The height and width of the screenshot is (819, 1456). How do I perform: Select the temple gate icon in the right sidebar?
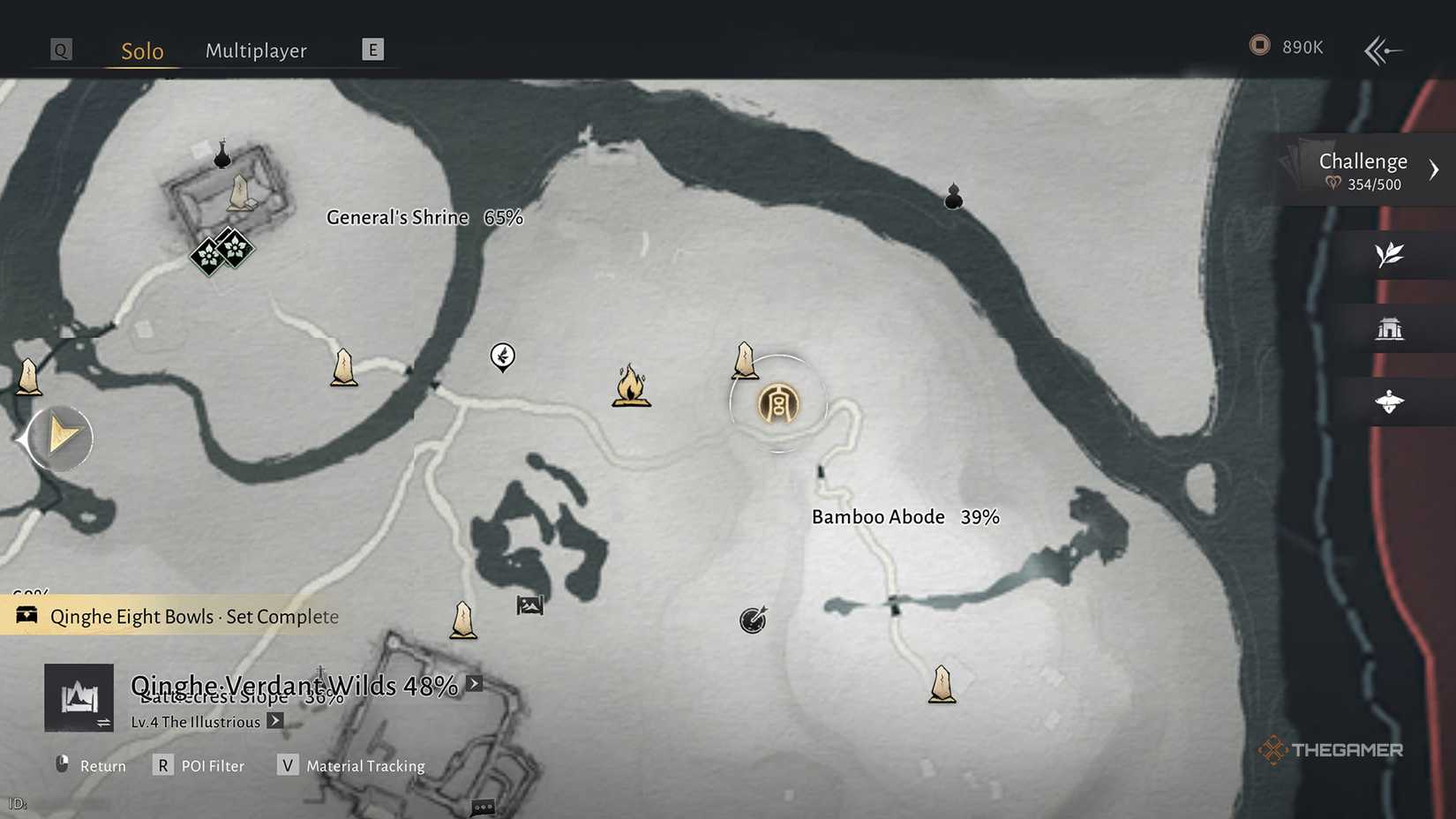click(x=1392, y=328)
